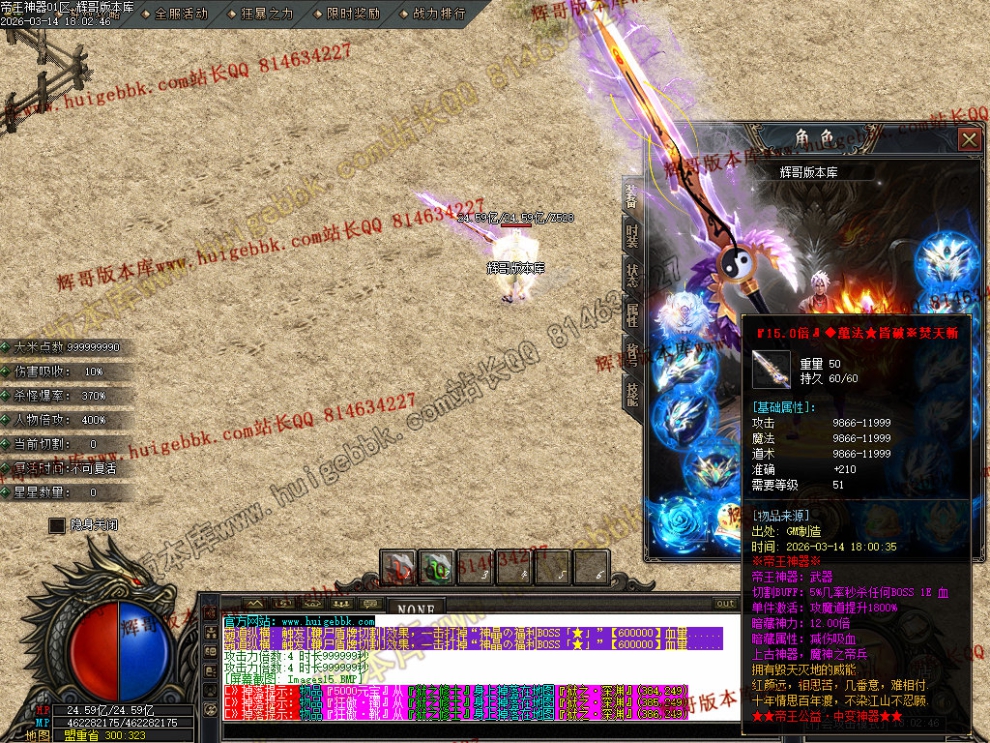
Task: Switch to the 时装 tab
Action: 632,236
